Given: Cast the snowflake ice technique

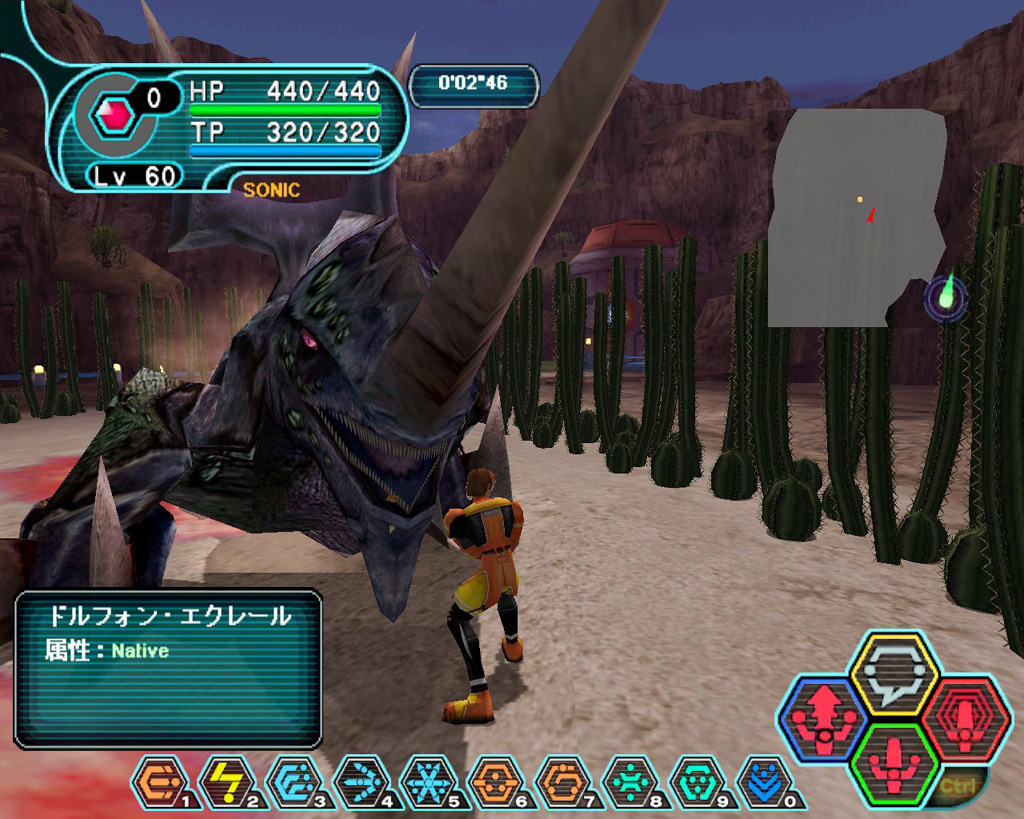Looking at the screenshot, I should (x=428, y=782).
